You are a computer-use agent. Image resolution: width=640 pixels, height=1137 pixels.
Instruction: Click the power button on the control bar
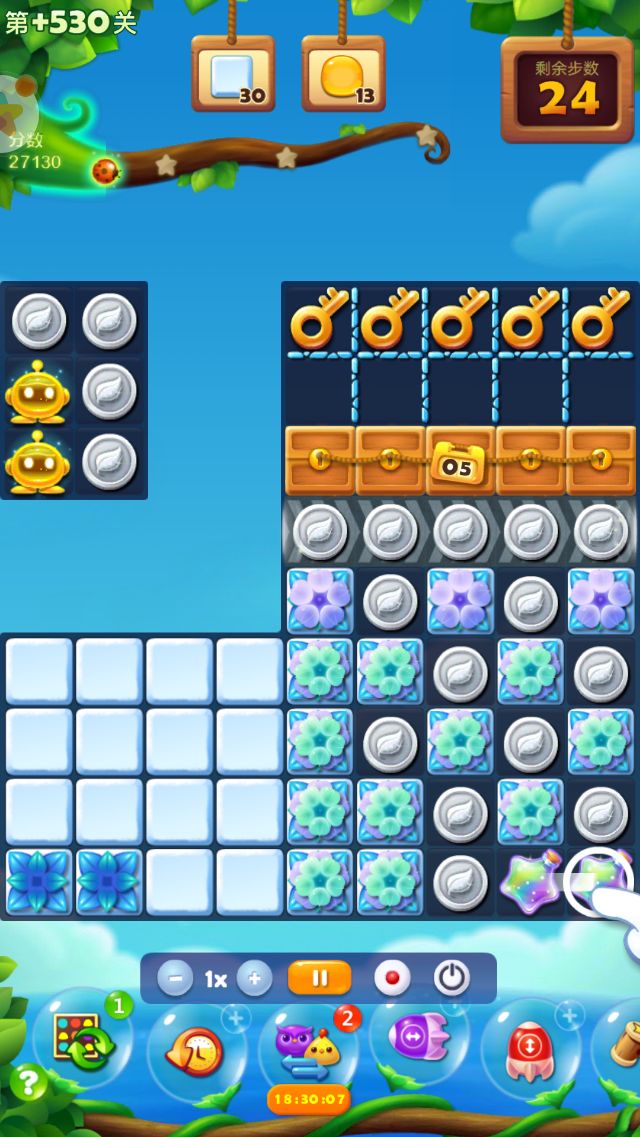pyautogui.click(x=452, y=978)
